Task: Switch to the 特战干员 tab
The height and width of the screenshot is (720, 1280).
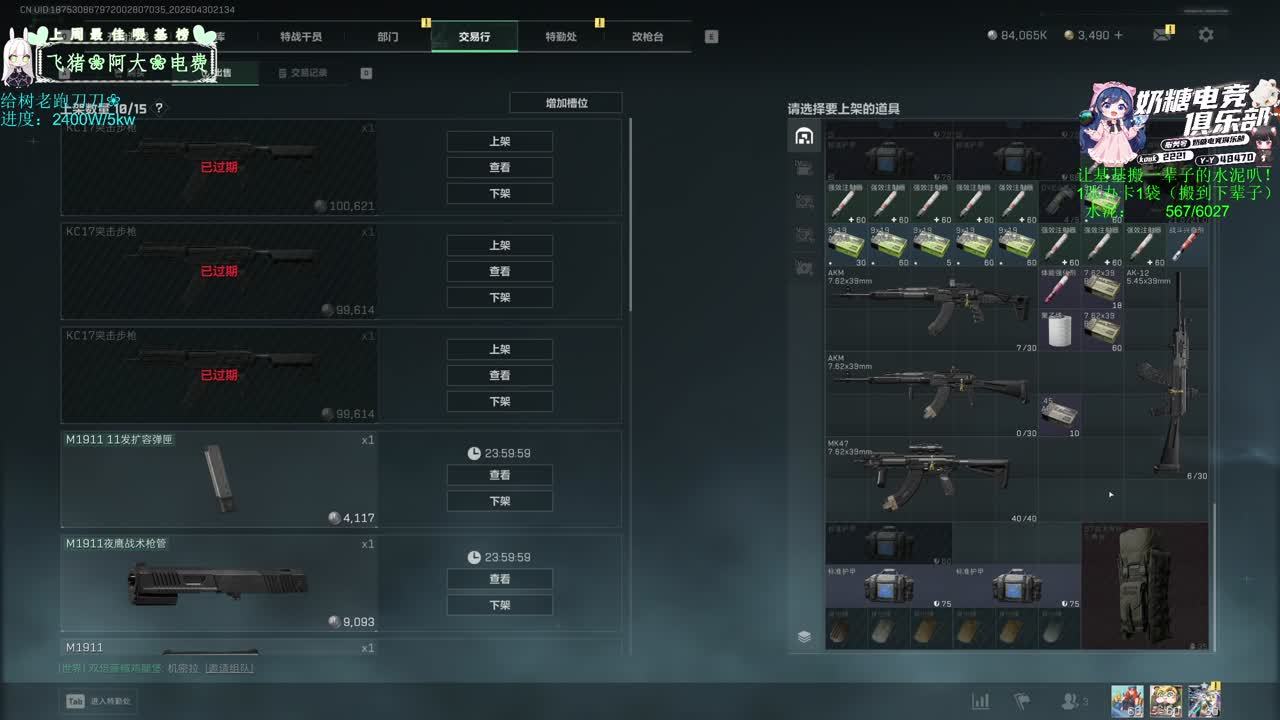Action: (x=301, y=37)
